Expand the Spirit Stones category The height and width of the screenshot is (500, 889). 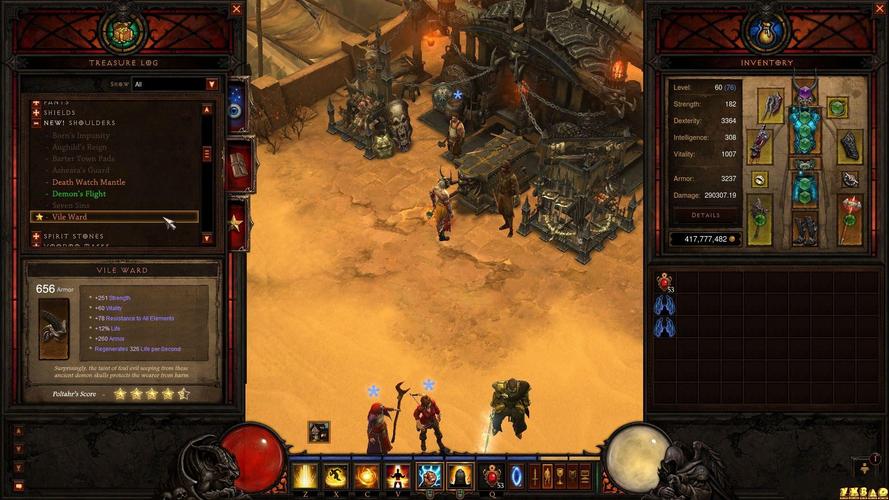tap(37, 236)
